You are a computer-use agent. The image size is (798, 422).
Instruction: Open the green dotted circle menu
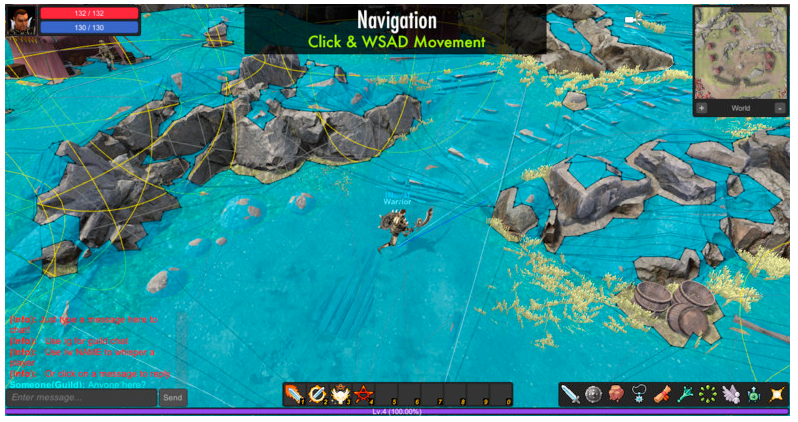coord(708,394)
